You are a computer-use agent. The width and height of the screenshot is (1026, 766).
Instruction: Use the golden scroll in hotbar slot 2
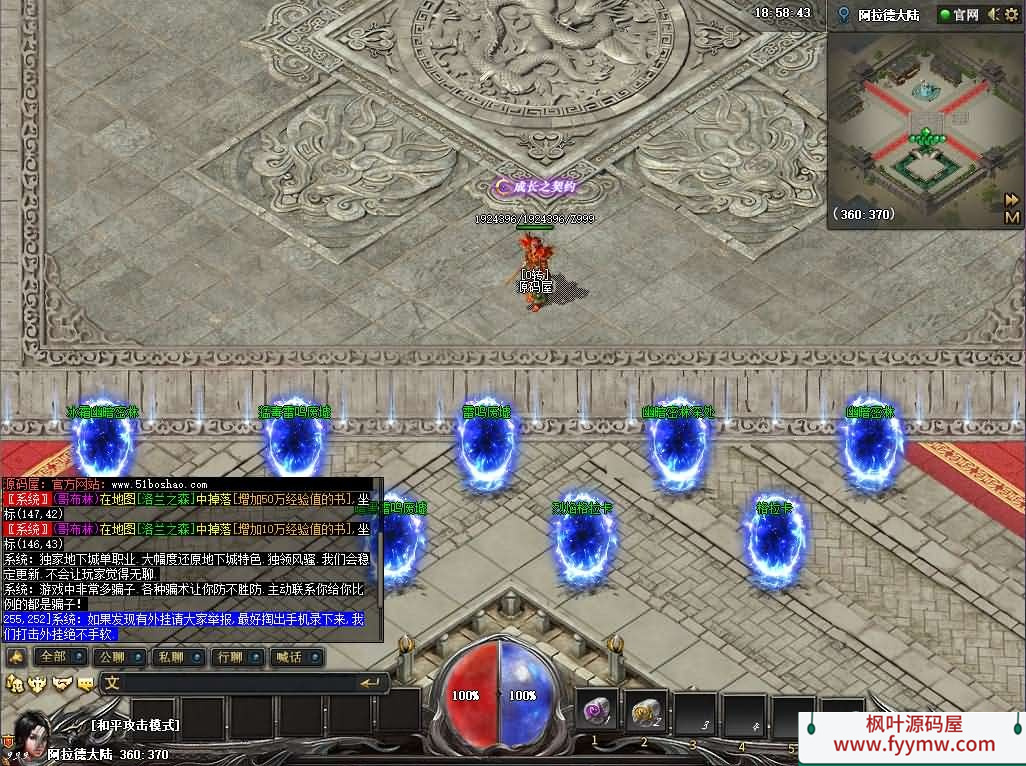[x=645, y=713]
